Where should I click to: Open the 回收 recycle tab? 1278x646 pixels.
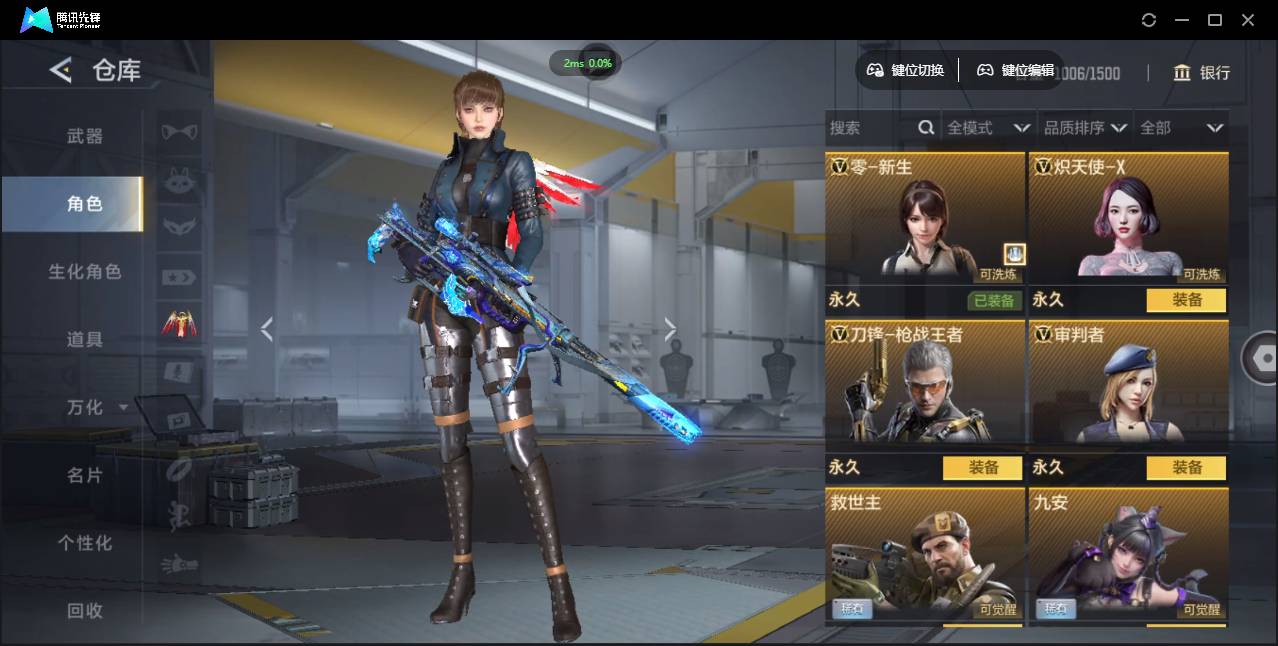click(x=84, y=610)
